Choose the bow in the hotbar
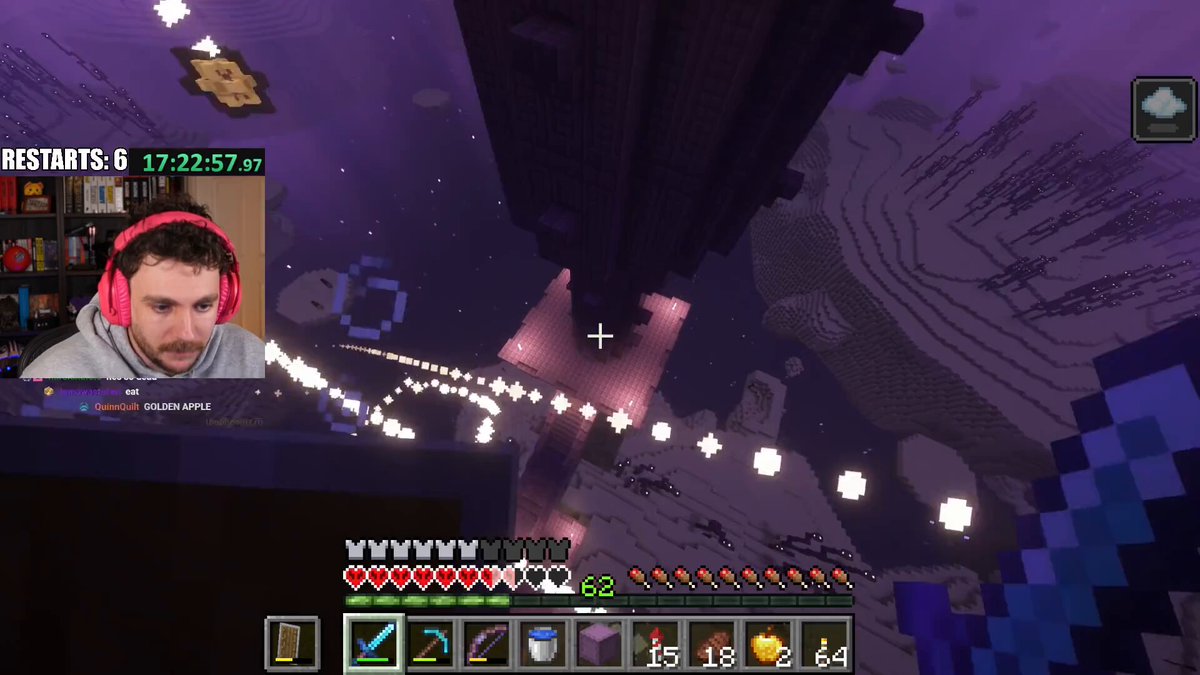Viewport: 1200px width, 675px height. [487, 643]
